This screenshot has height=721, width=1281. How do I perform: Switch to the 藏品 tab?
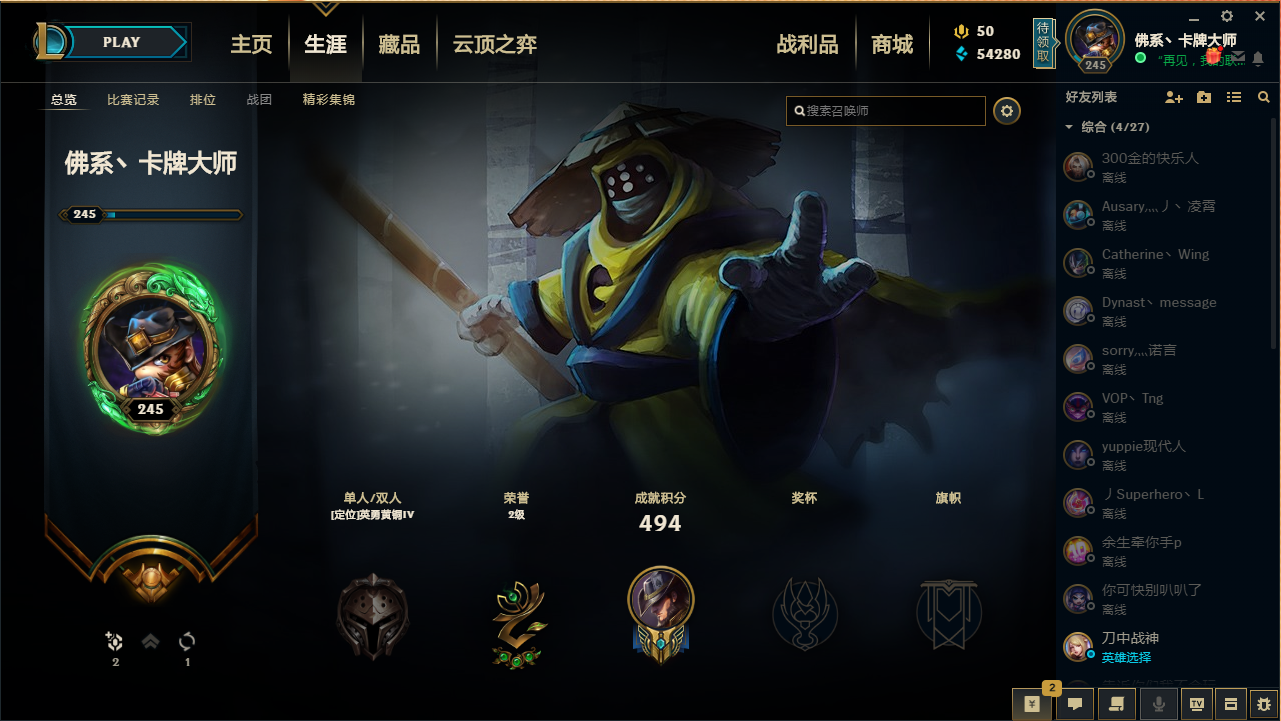pyautogui.click(x=399, y=43)
